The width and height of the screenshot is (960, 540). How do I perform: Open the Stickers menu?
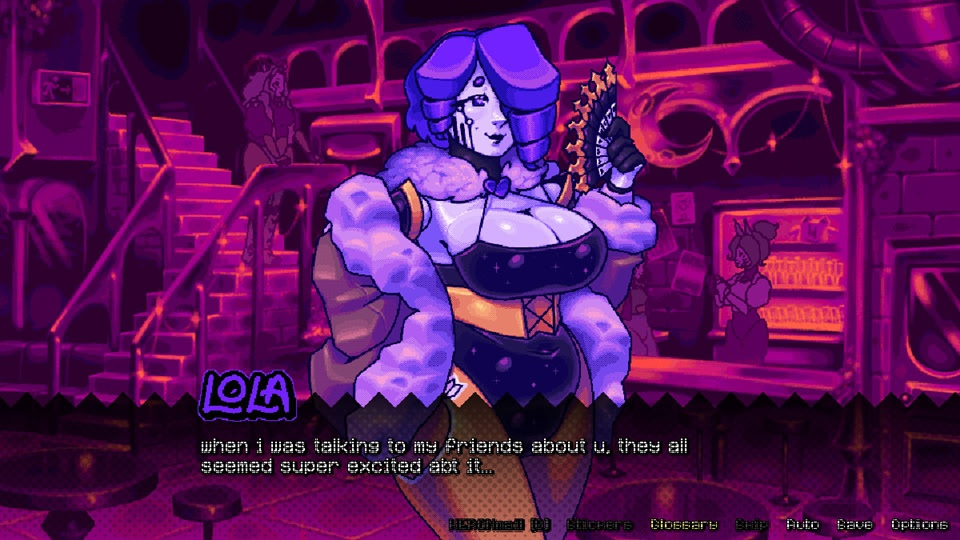point(600,524)
